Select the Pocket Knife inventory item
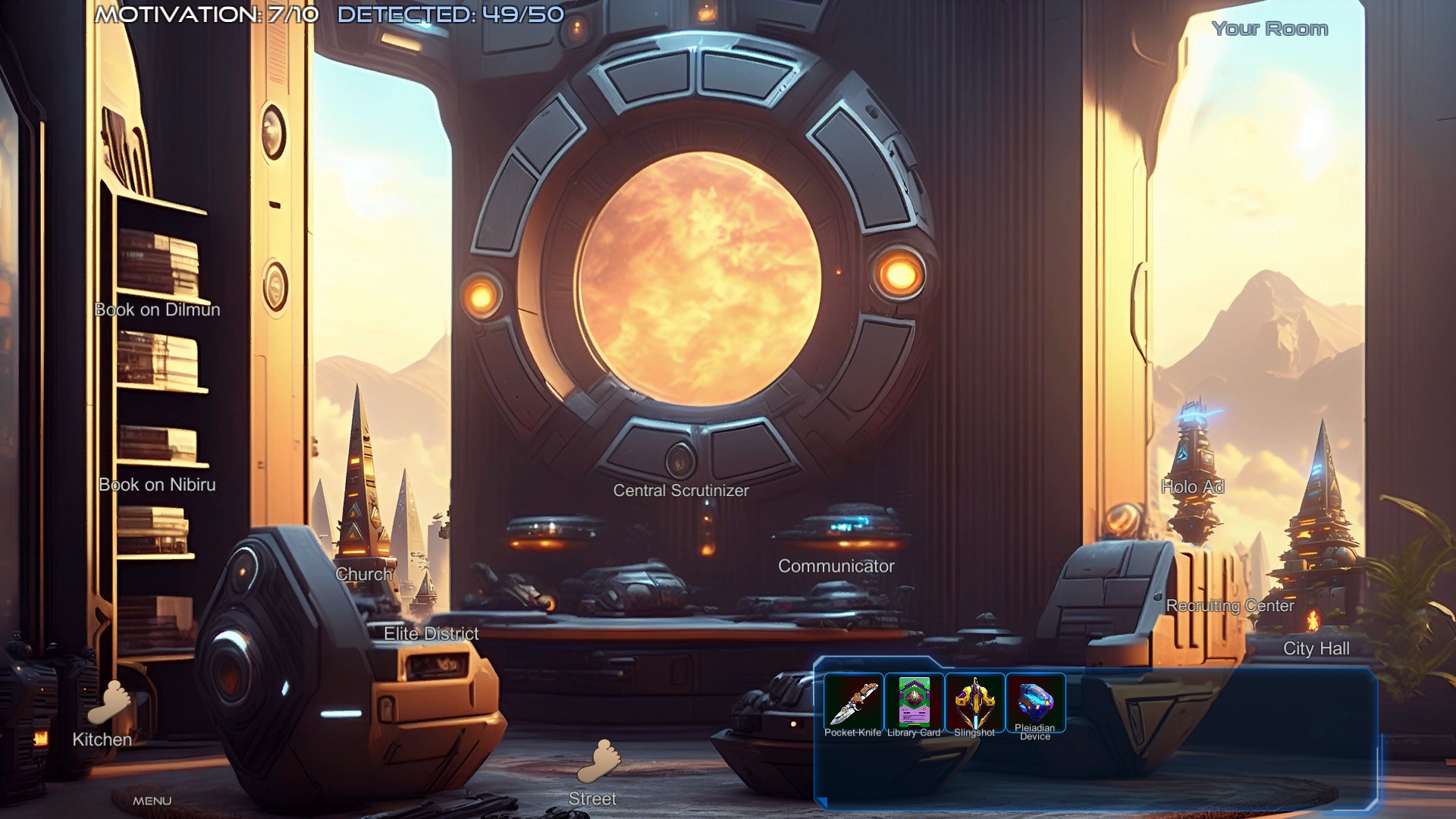Viewport: 1456px width, 819px height. pyautogui.click(x=853, y=703)
